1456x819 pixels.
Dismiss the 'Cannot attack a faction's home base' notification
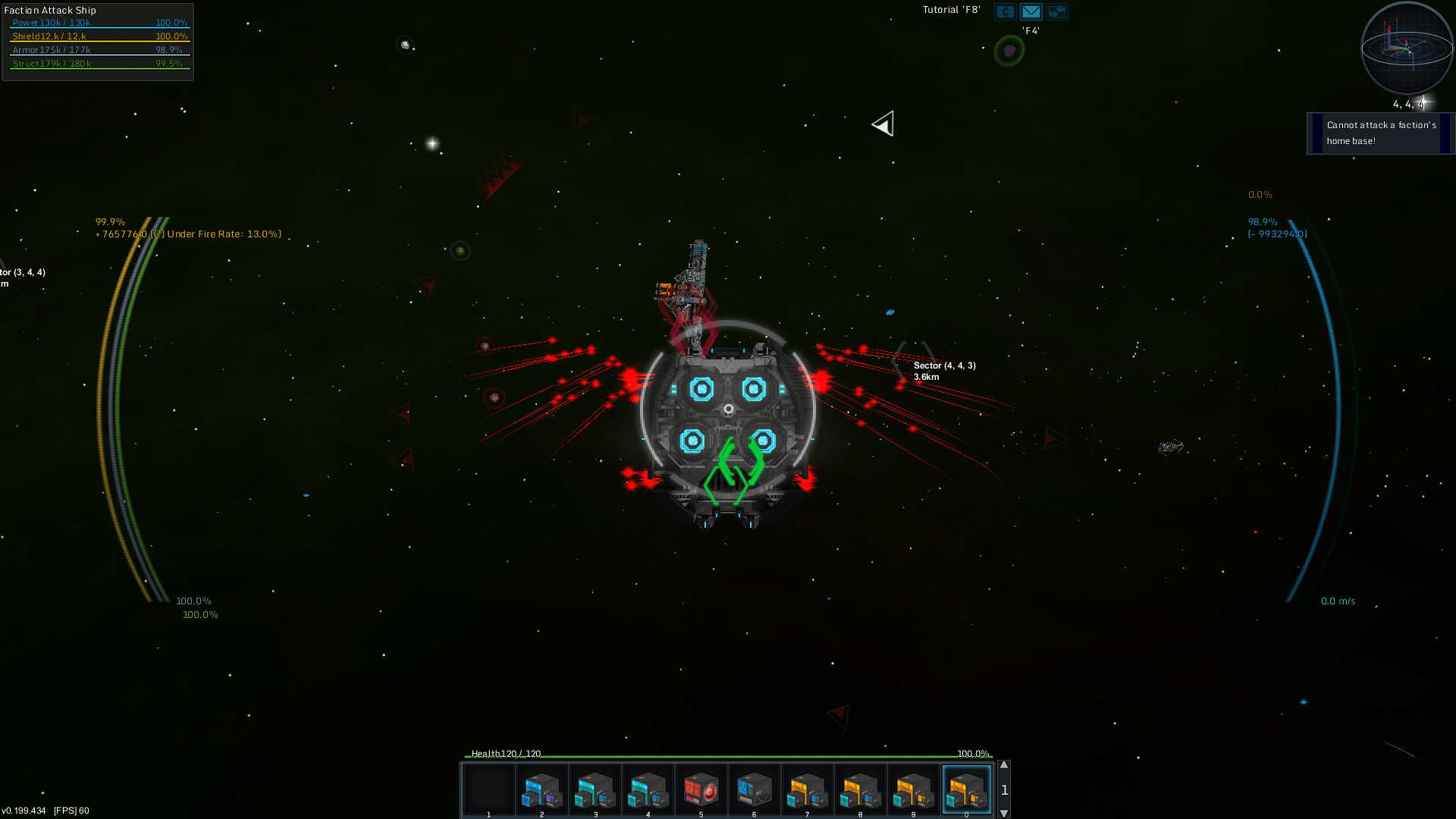1380,133
